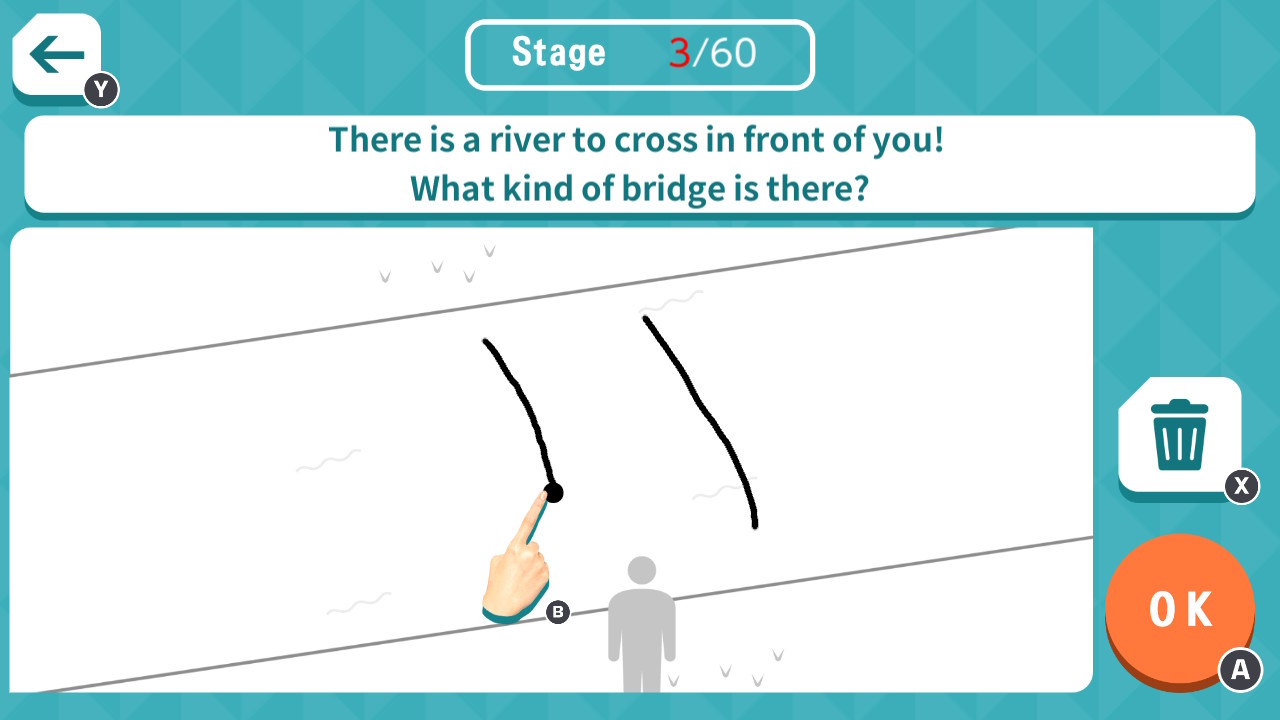Click the B button badge near the finger

pyautogui.click(x=558, y=612)
